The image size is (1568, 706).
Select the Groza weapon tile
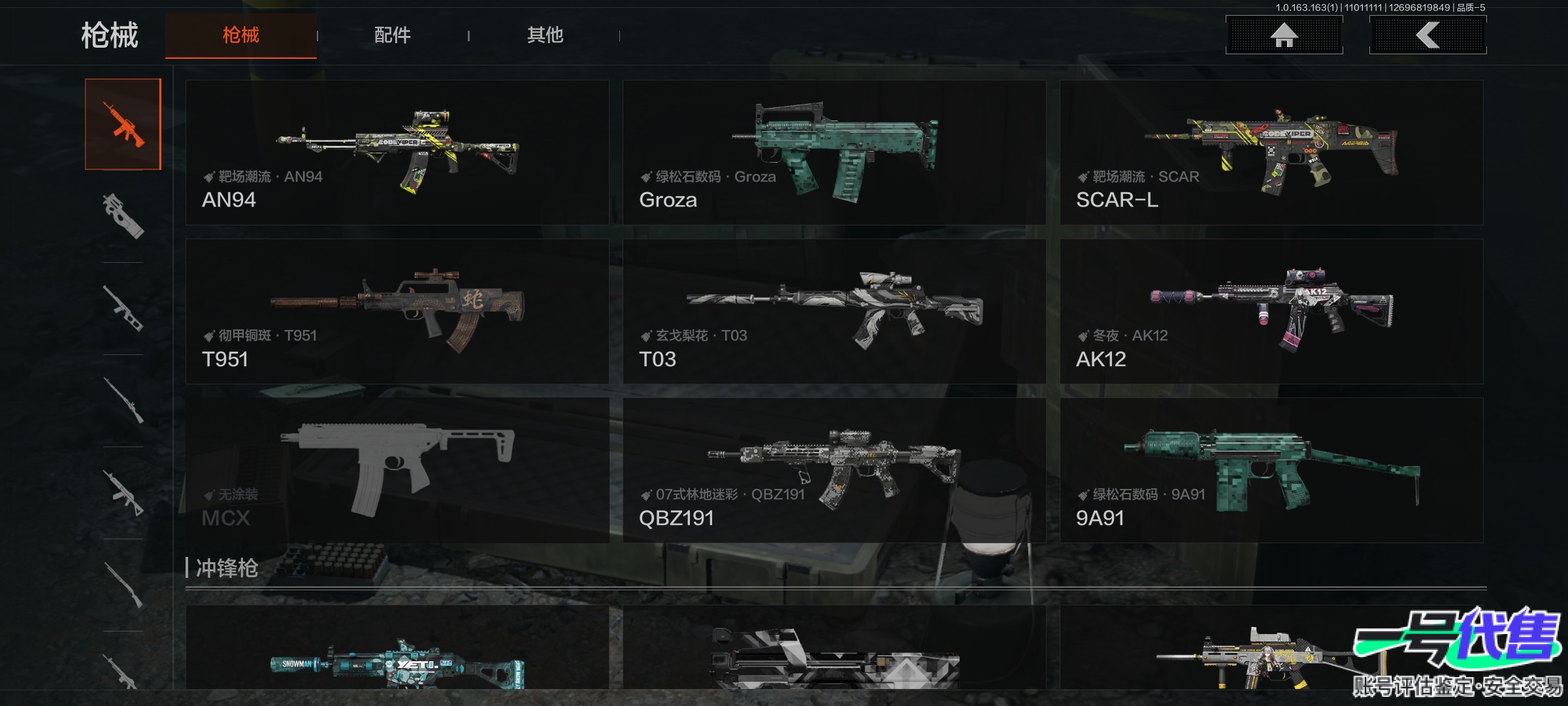pos(834,153)
